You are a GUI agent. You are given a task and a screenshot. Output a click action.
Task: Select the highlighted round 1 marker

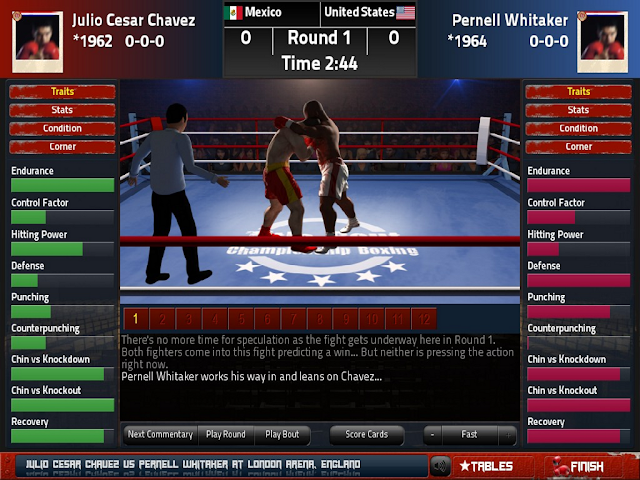pos(135,319)
